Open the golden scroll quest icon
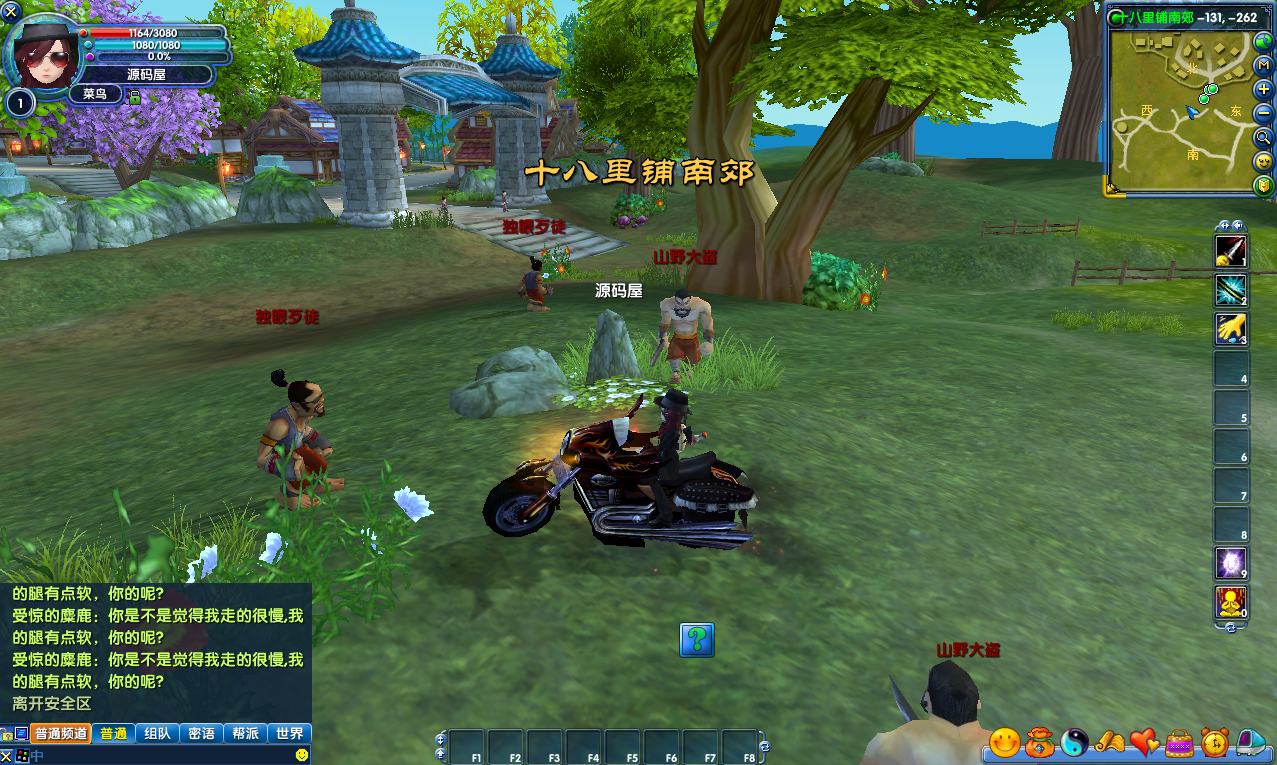 pyautogui.click(x=1109, y=742)
